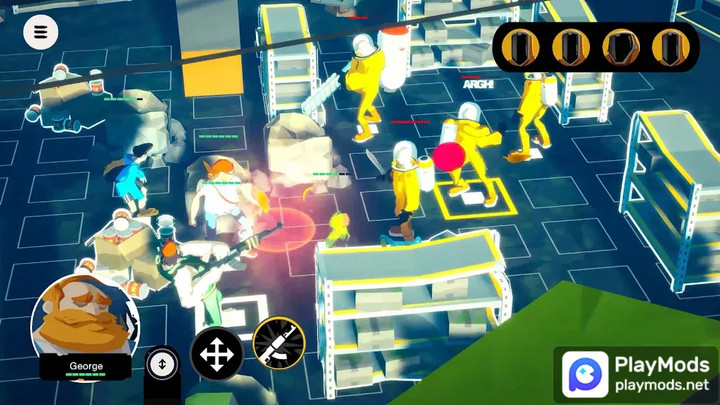Viewport: 720px width, 405px height.
Task: Open the hamburger menu
Action: [41, 31]
